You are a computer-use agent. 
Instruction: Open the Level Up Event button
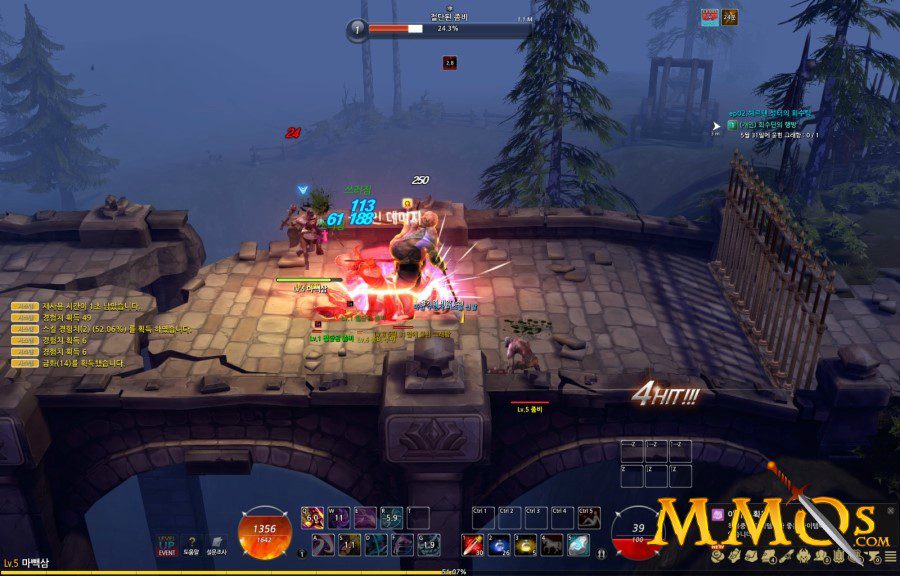point(166,543)
